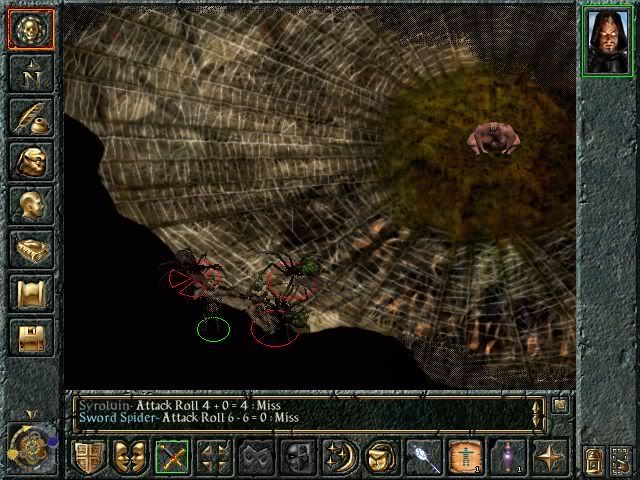The height and width of the screenshot is (480, 640).
Task: Open the area map
Action: 30,73
